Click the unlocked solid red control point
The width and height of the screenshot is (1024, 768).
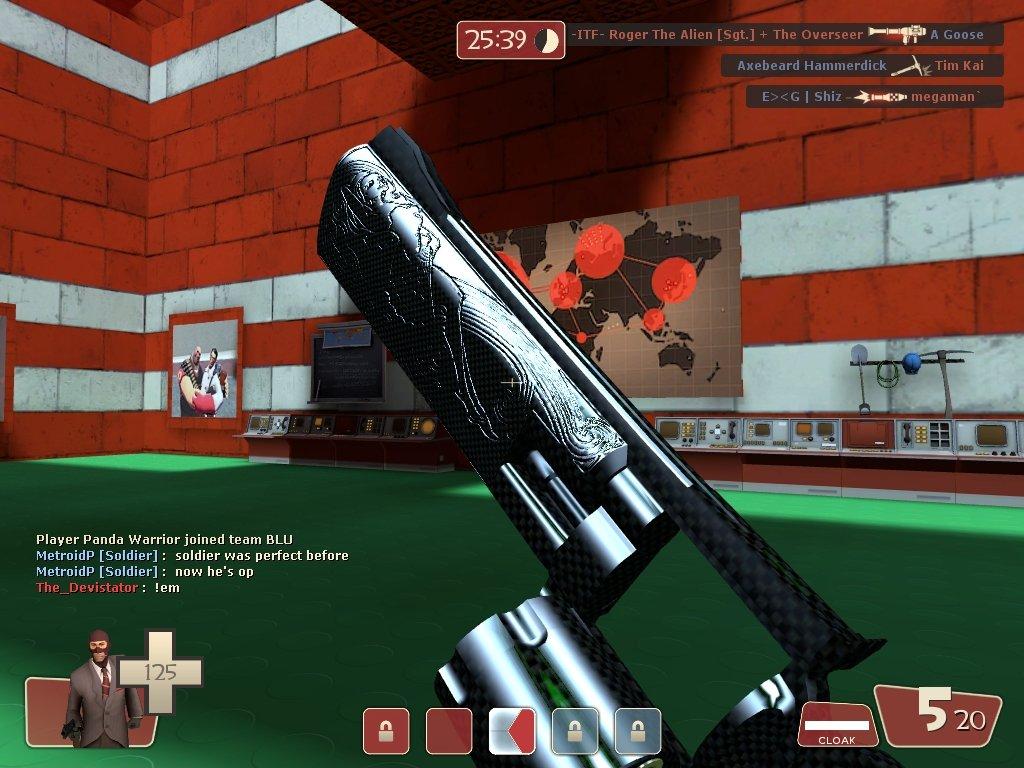tap(449, 731)
